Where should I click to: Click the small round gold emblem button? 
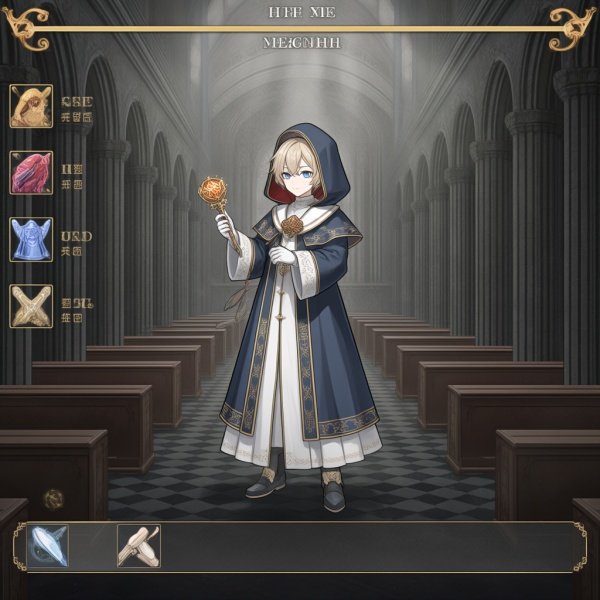coord(53,497)
